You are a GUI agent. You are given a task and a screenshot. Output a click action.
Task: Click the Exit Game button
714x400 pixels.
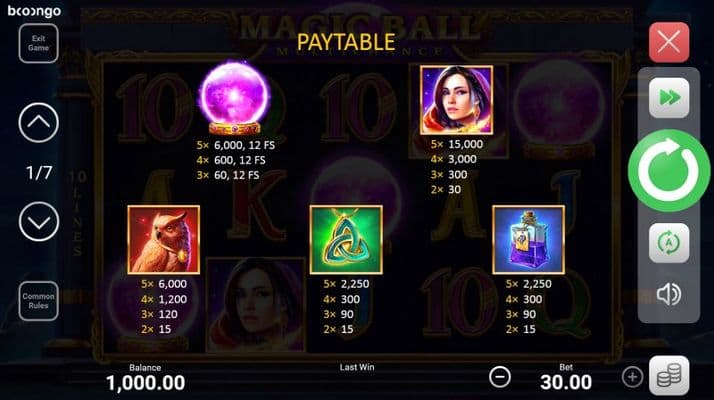[39, 42]
